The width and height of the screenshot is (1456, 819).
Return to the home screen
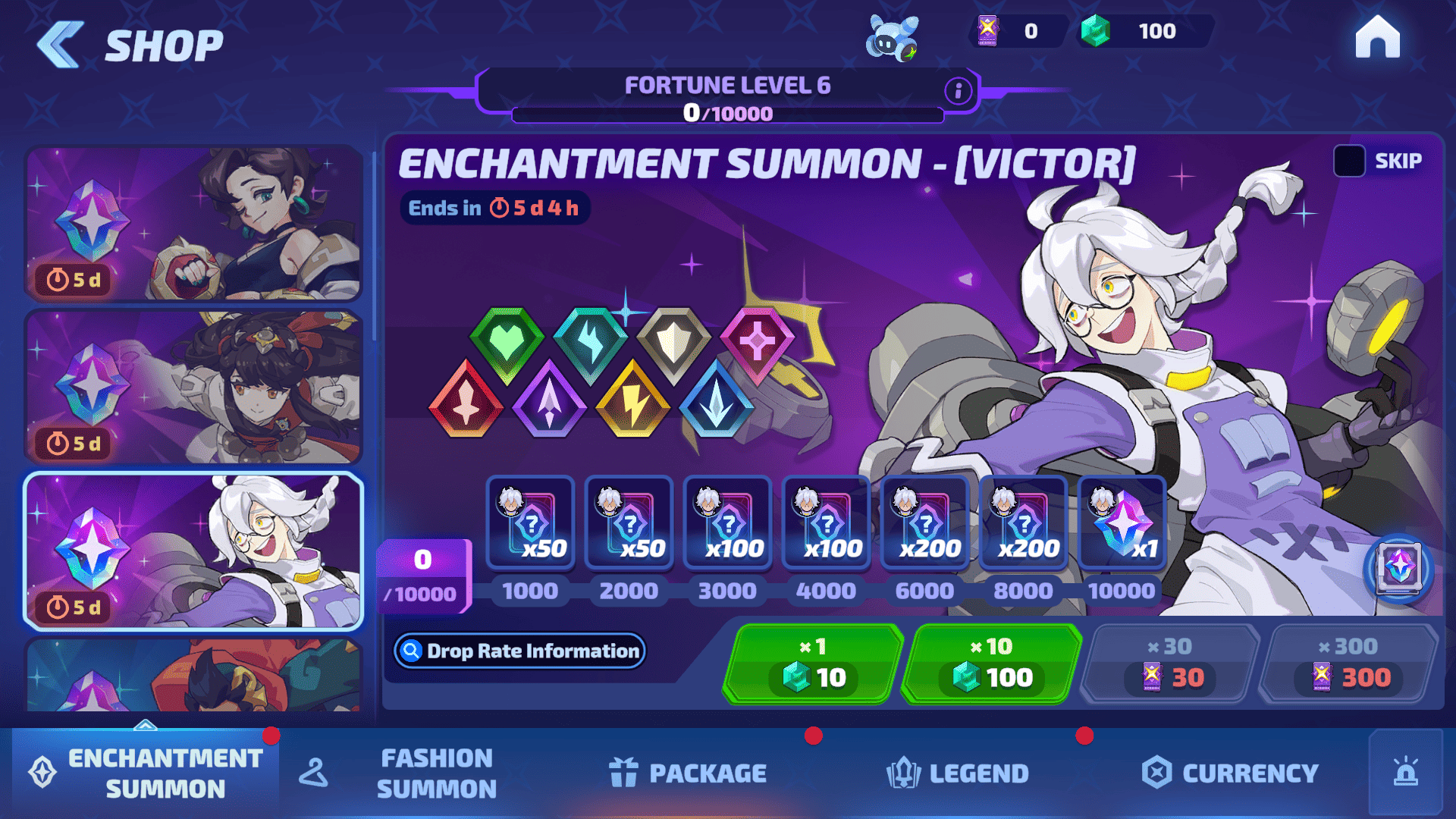pyautogui.click(x=1377, y=38)
